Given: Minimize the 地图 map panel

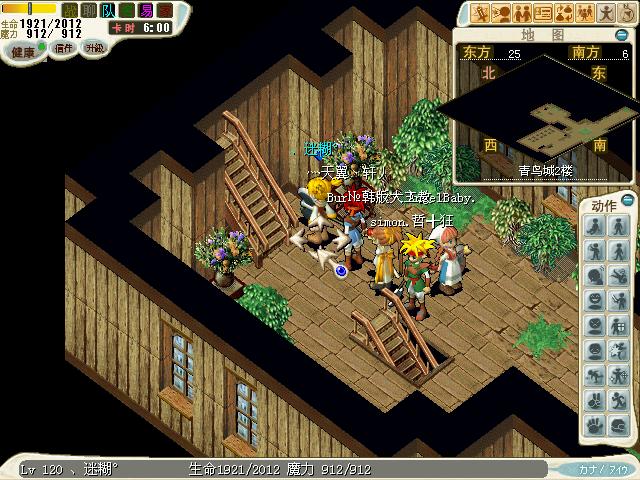Looking at the screenshot, I should pyautogui.click(x=627, y=34).
